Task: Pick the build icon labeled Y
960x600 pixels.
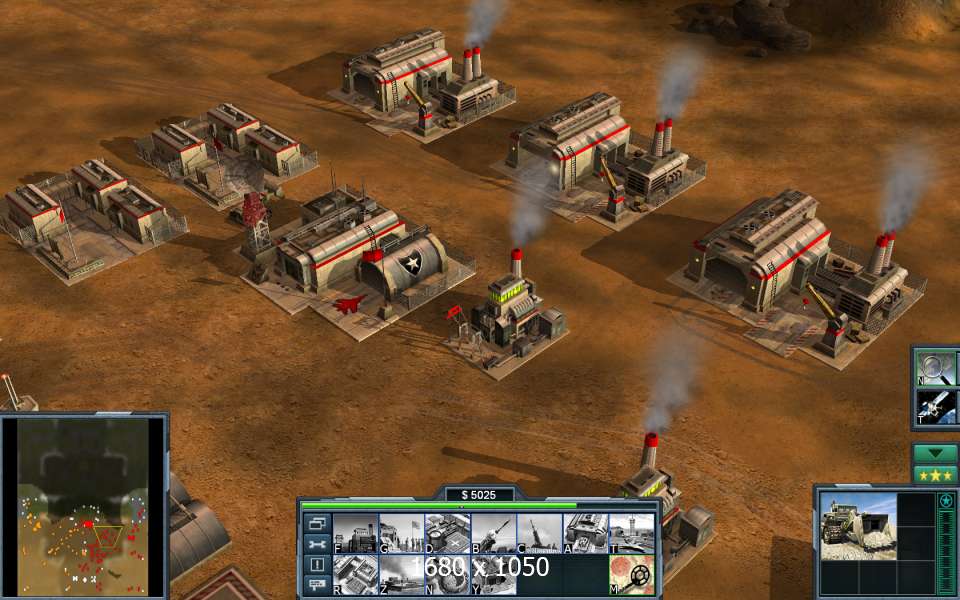Action: (493, 574)
